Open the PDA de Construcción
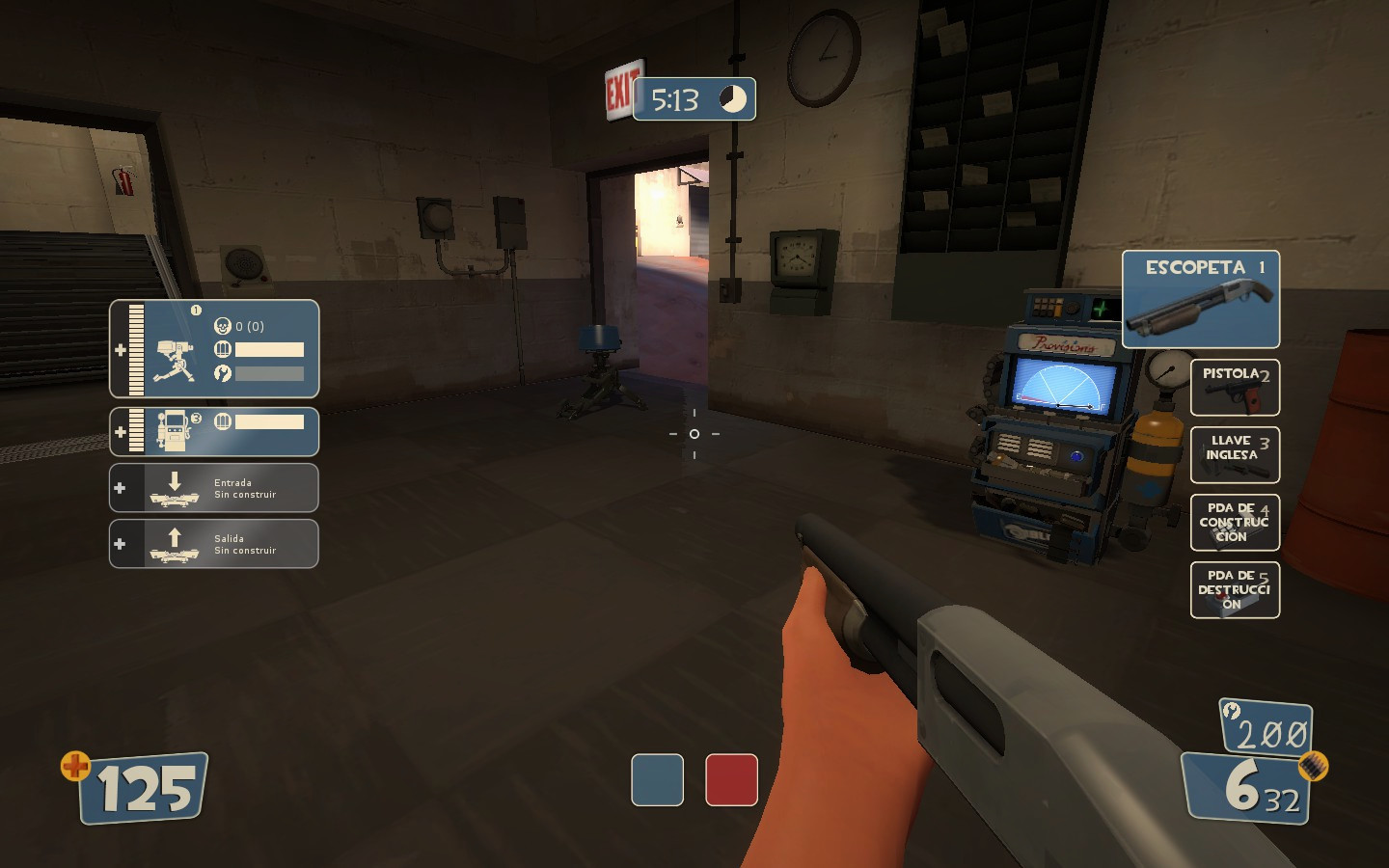1389x868 pixels. tap(1235, 522)
